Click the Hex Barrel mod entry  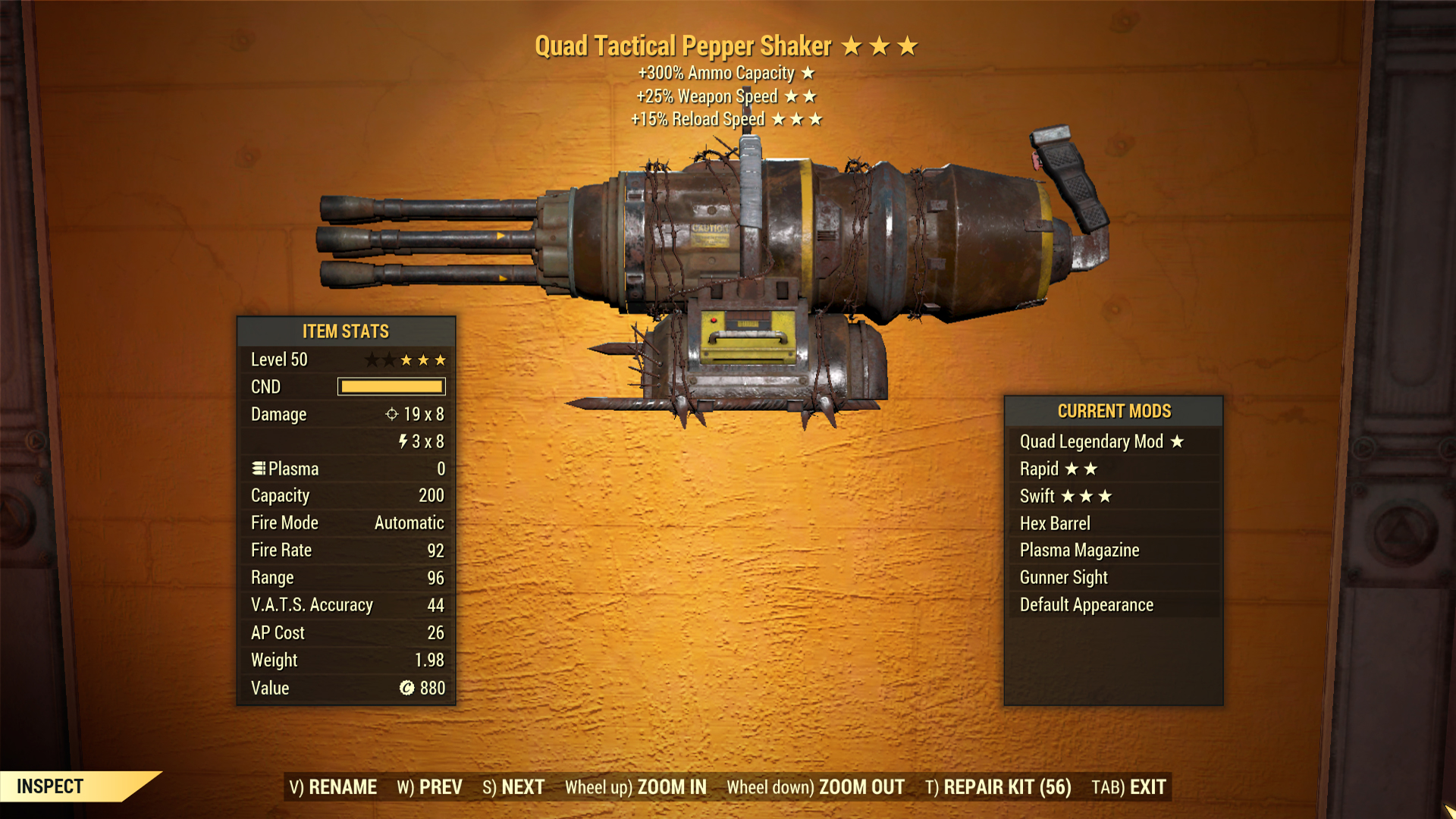(1112, 523)
